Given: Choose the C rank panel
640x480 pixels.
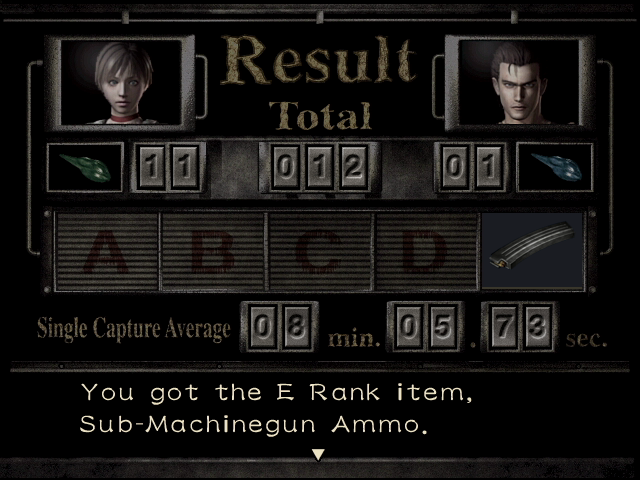Looking at the screenshot, I should pyautogui.click(x=319, y=251).
